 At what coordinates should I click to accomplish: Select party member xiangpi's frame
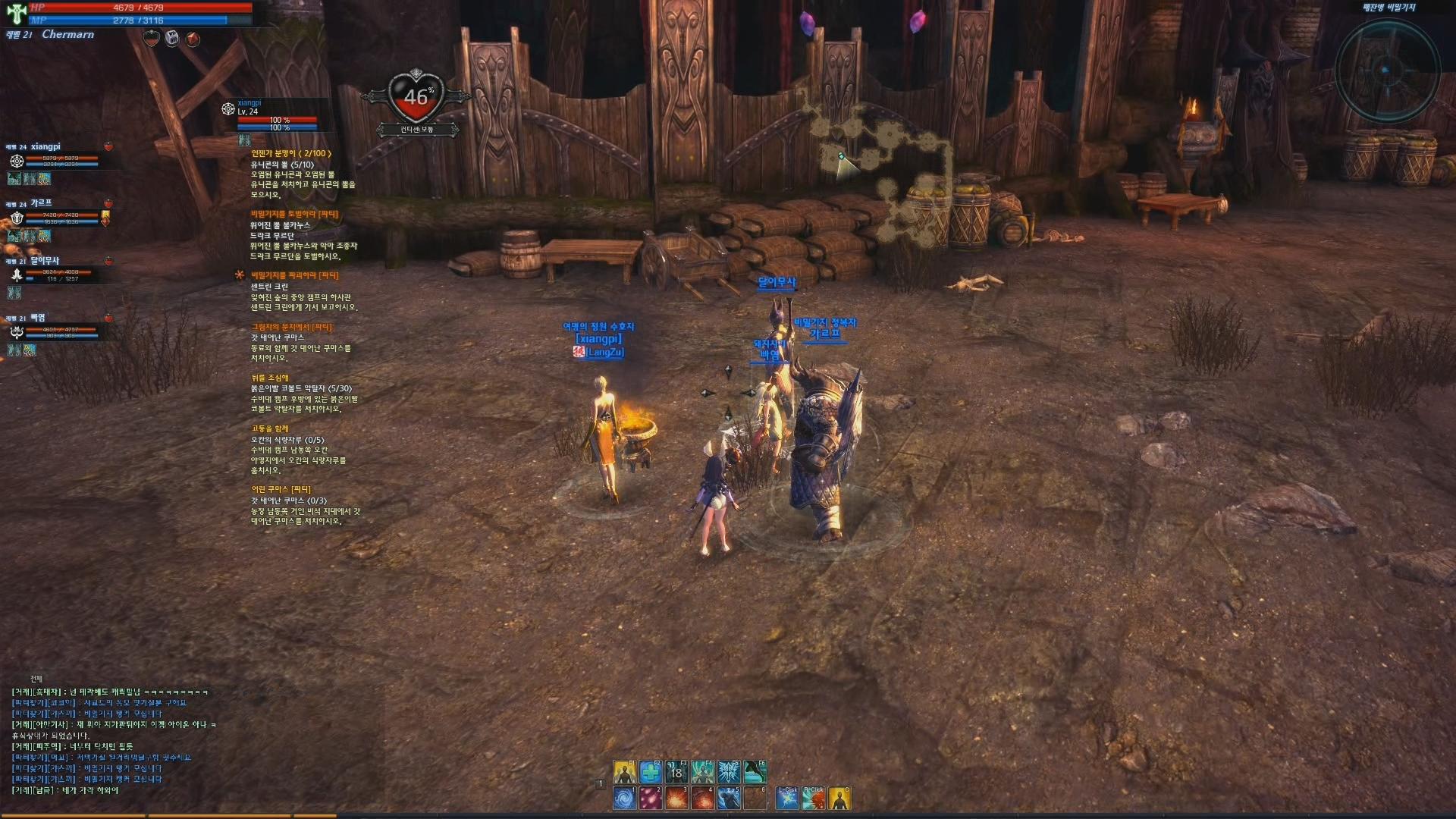point(45,147)
